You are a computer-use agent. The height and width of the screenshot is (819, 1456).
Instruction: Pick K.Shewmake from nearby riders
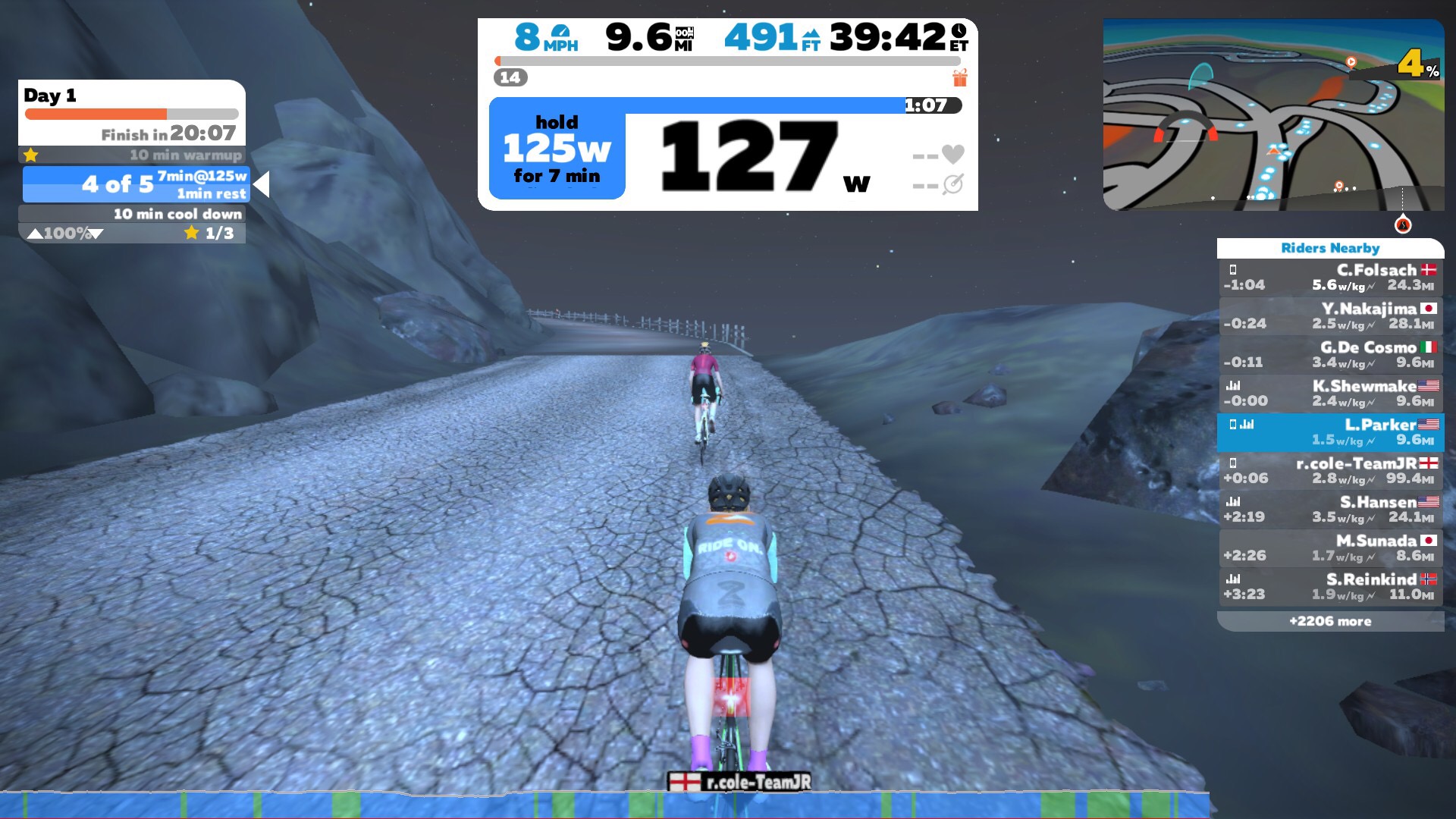coord(1330,394)
